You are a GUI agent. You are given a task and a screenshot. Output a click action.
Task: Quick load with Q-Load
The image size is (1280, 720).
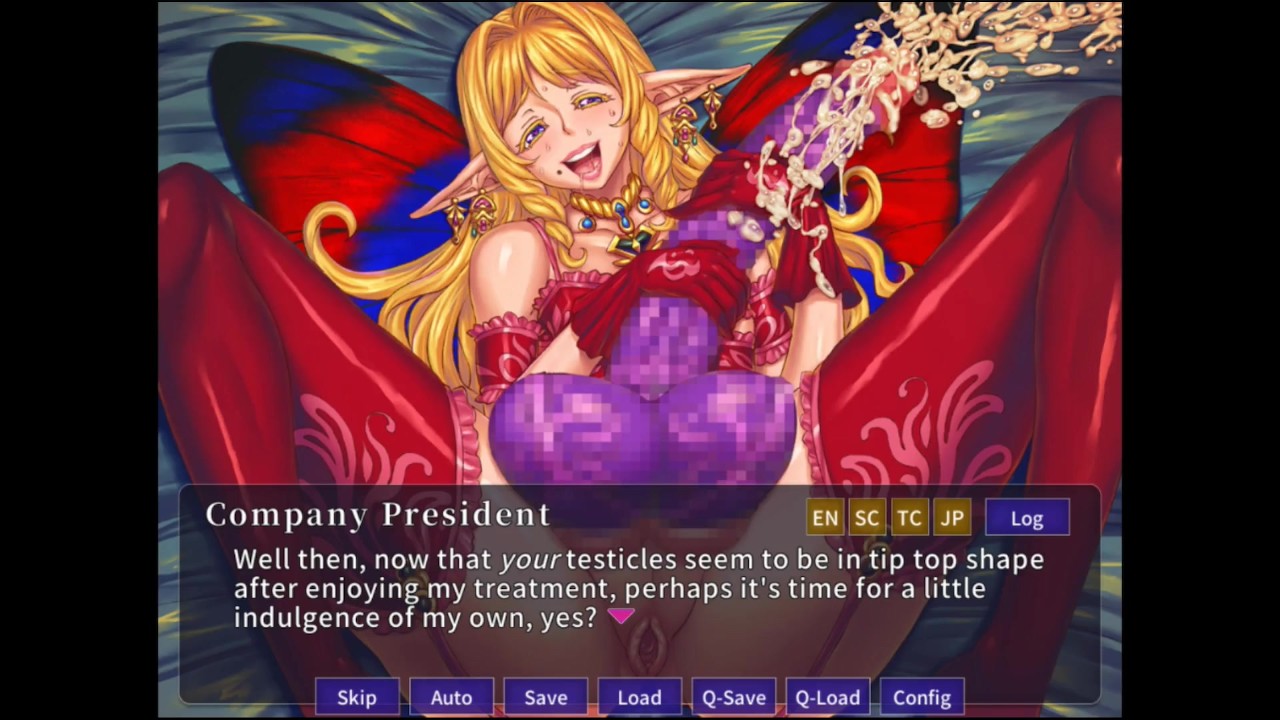point(827,697)
